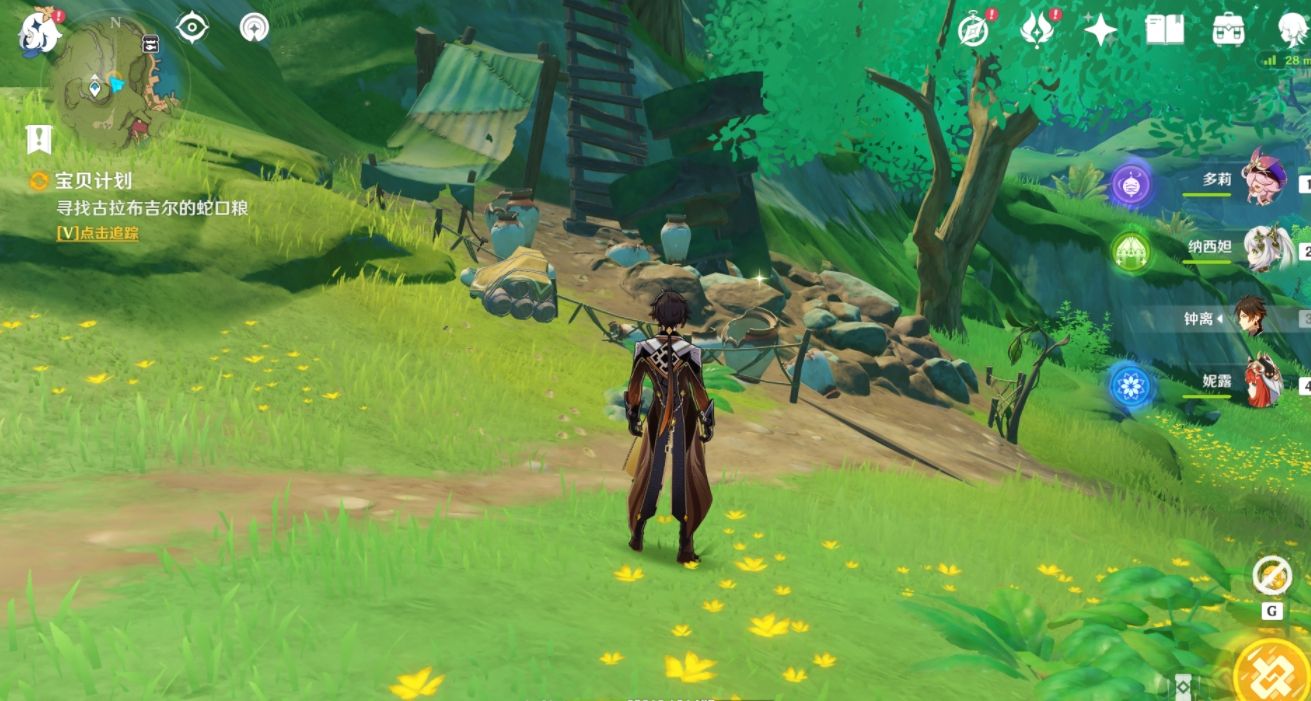Trigger 纳西妲's green elemental burst orb
Image resolution: width=1311 pixels, height=701 pixels.
[1131, 250]
